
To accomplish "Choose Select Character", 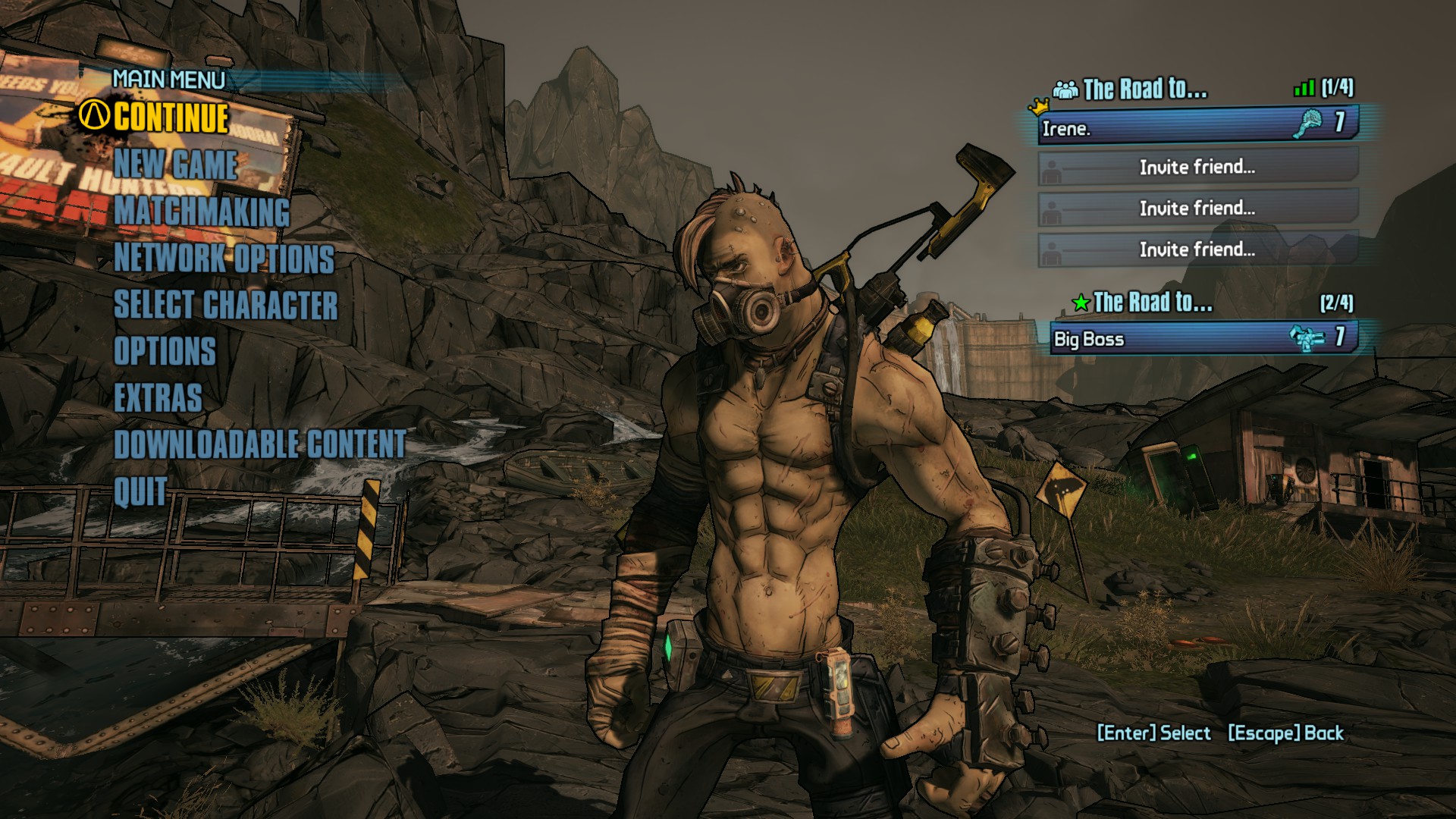I will (226, 305).
